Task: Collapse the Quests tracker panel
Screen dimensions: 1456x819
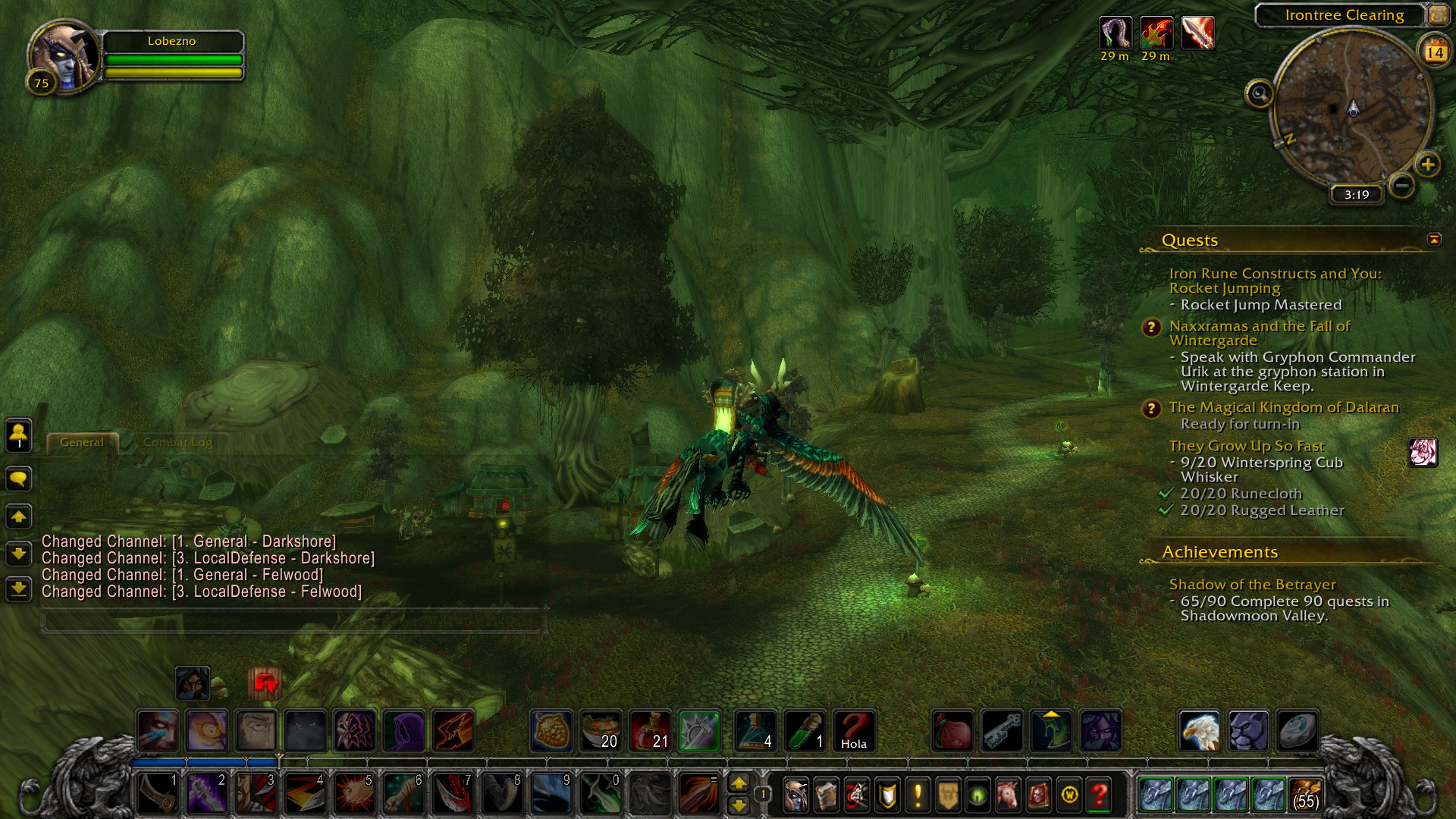Action: coord(1434,240)
